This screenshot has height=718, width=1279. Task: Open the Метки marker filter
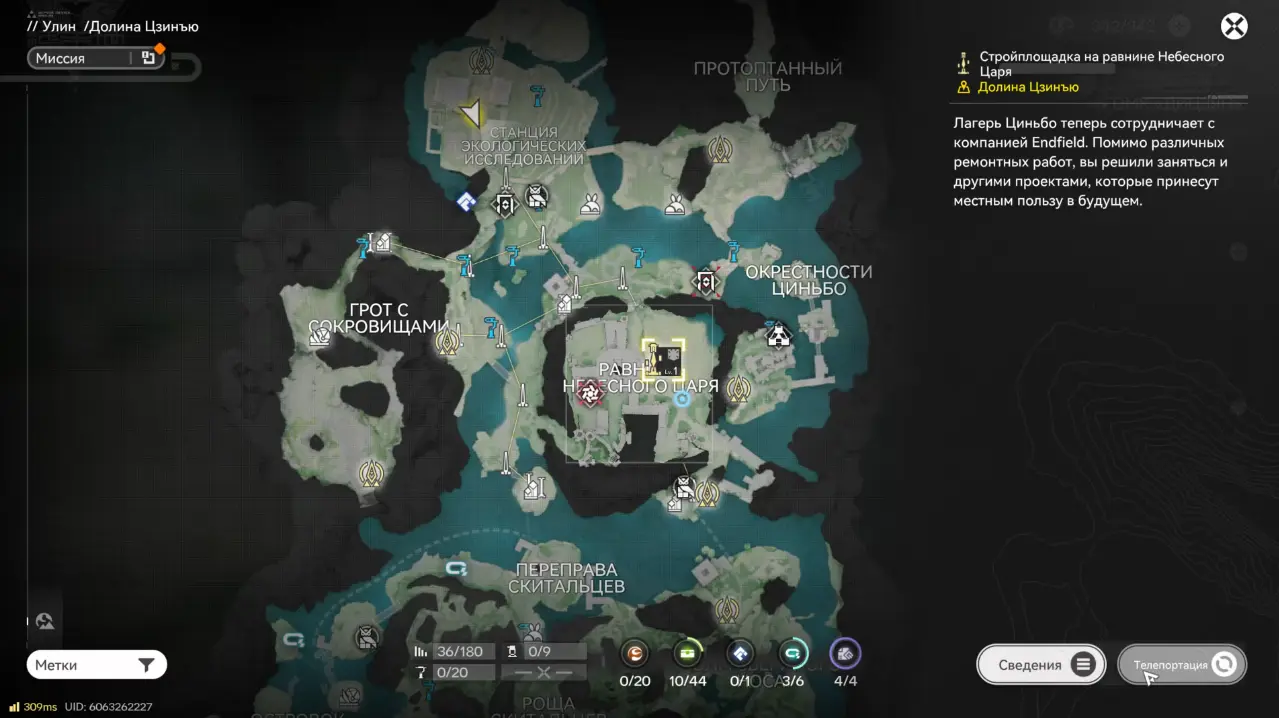point(96,665)
